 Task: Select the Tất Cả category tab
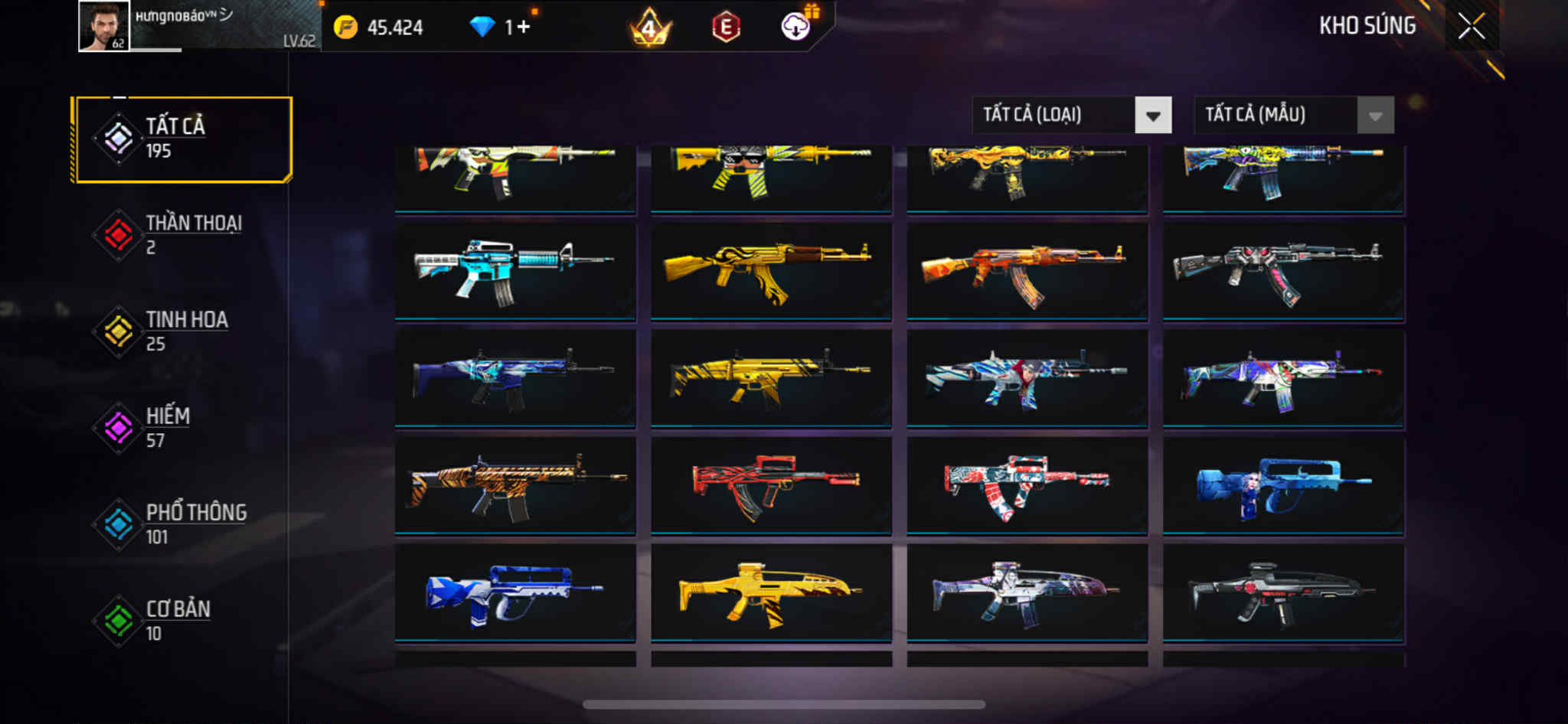(182, 139)
